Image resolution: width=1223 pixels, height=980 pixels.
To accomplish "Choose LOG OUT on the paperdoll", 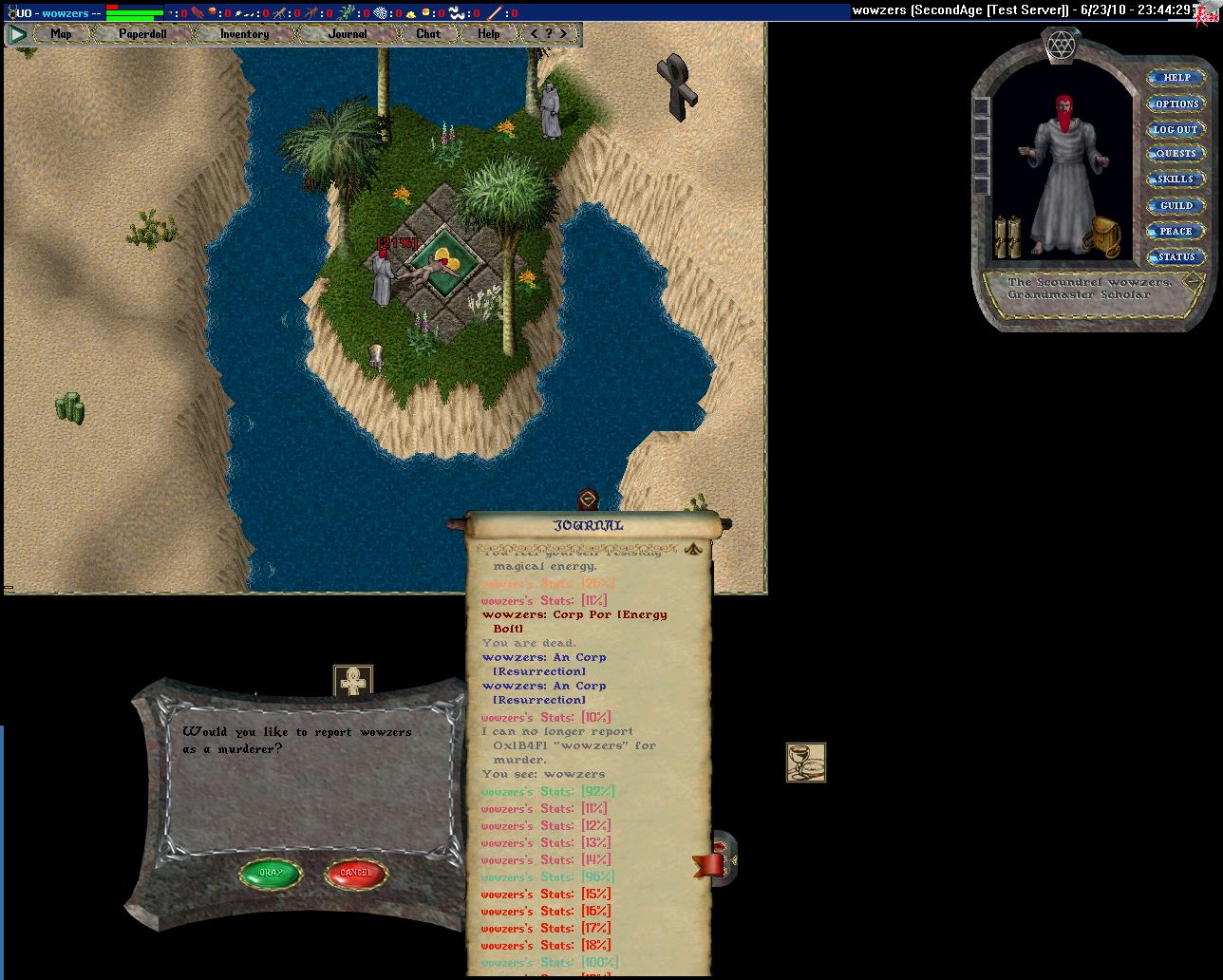I will (1176, 129).
